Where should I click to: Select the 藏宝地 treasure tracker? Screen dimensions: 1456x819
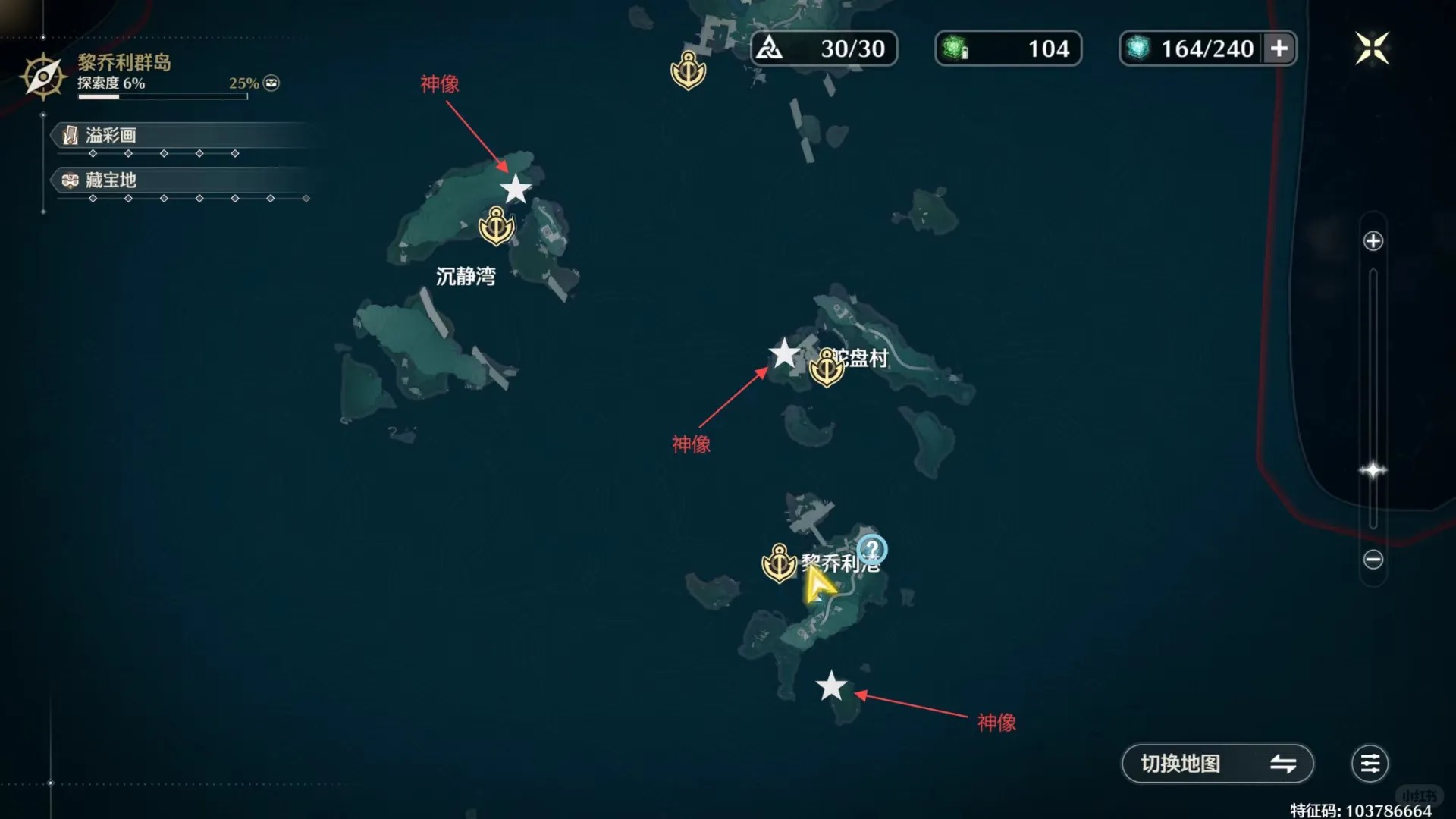[111, 180]
